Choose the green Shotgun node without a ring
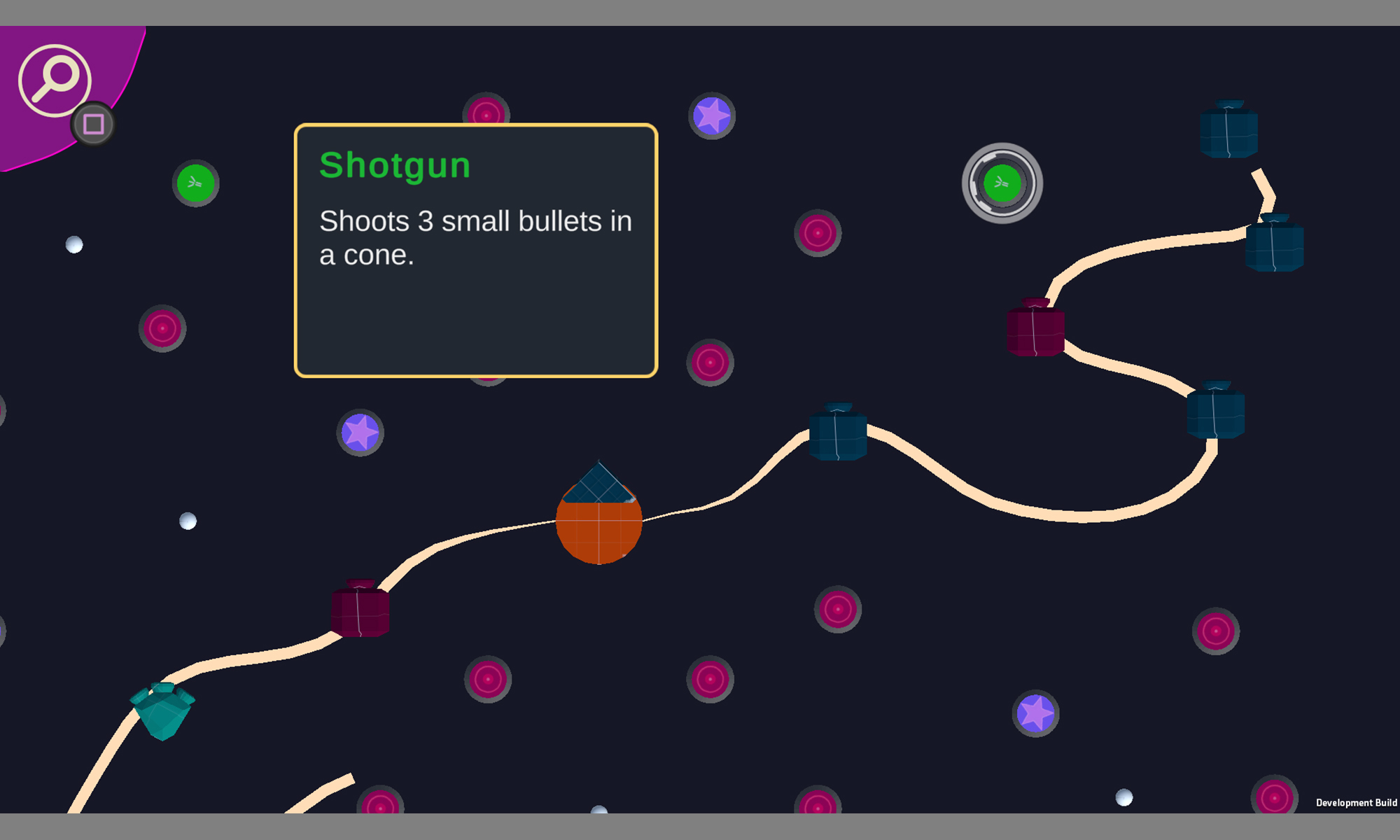 195,183
